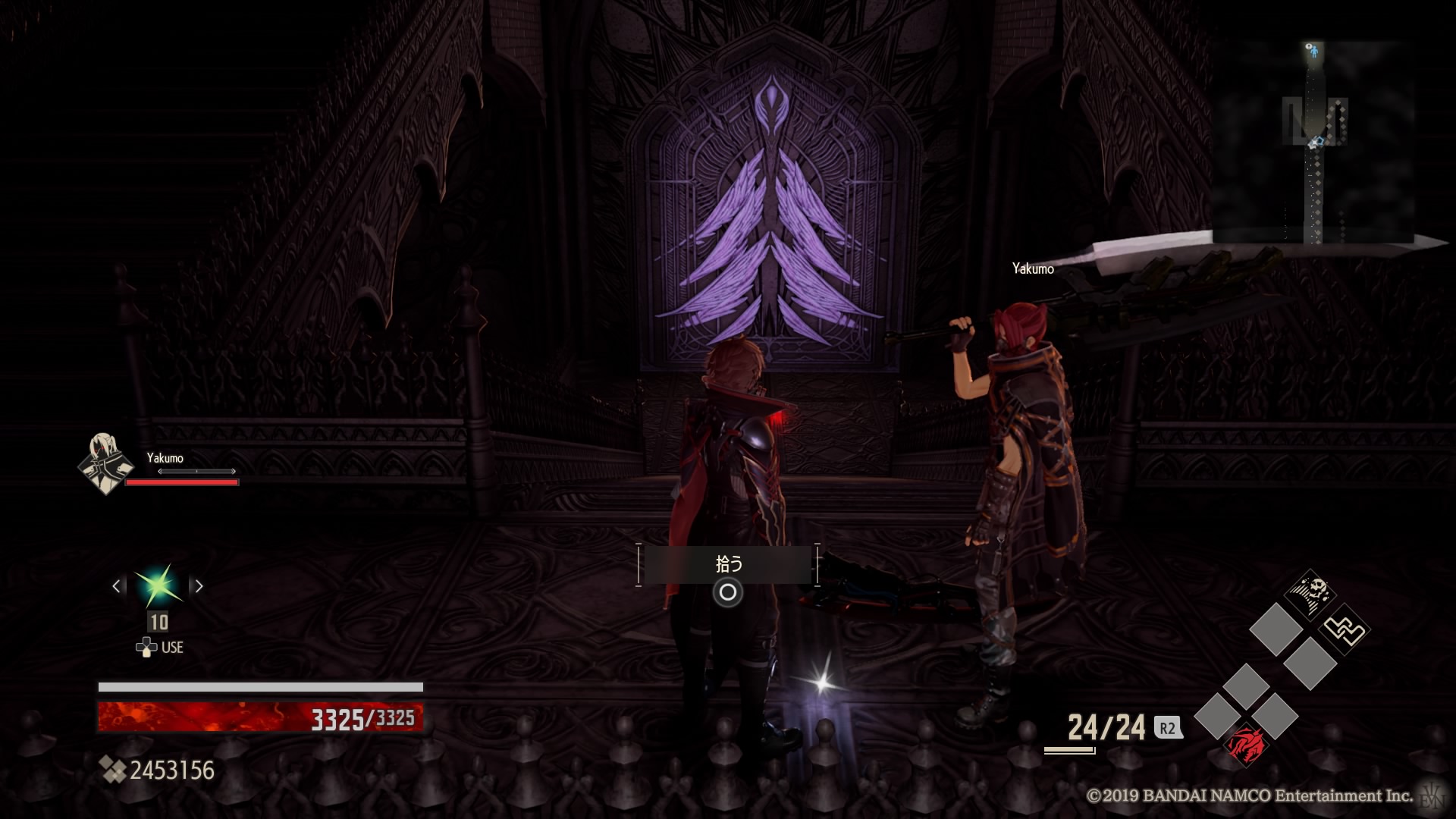Cycle quick item with the right arrow
The width and height of the screenshot is (1456, 819).
point(199,586)
